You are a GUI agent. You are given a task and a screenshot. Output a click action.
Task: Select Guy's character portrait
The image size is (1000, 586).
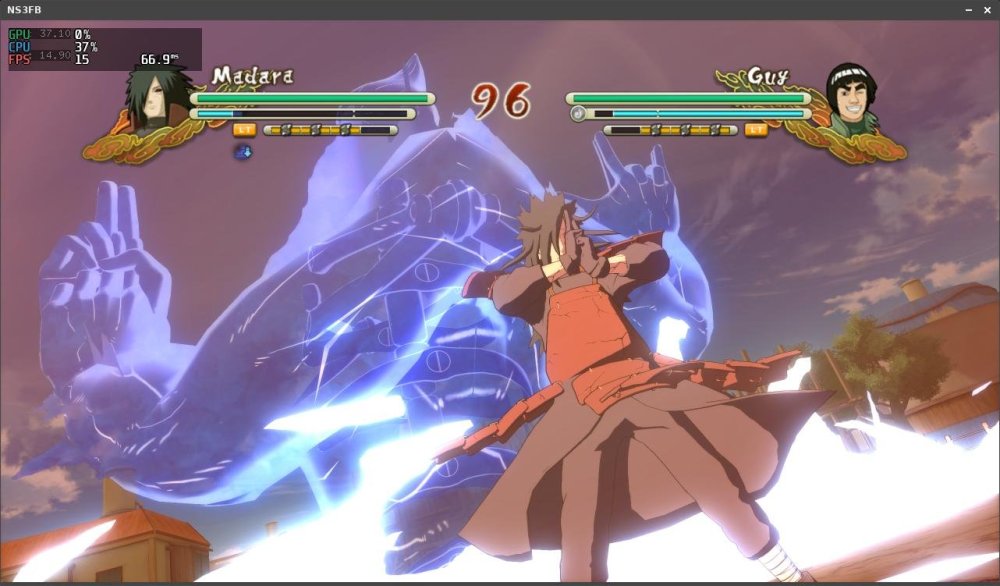tap(851, 98)
